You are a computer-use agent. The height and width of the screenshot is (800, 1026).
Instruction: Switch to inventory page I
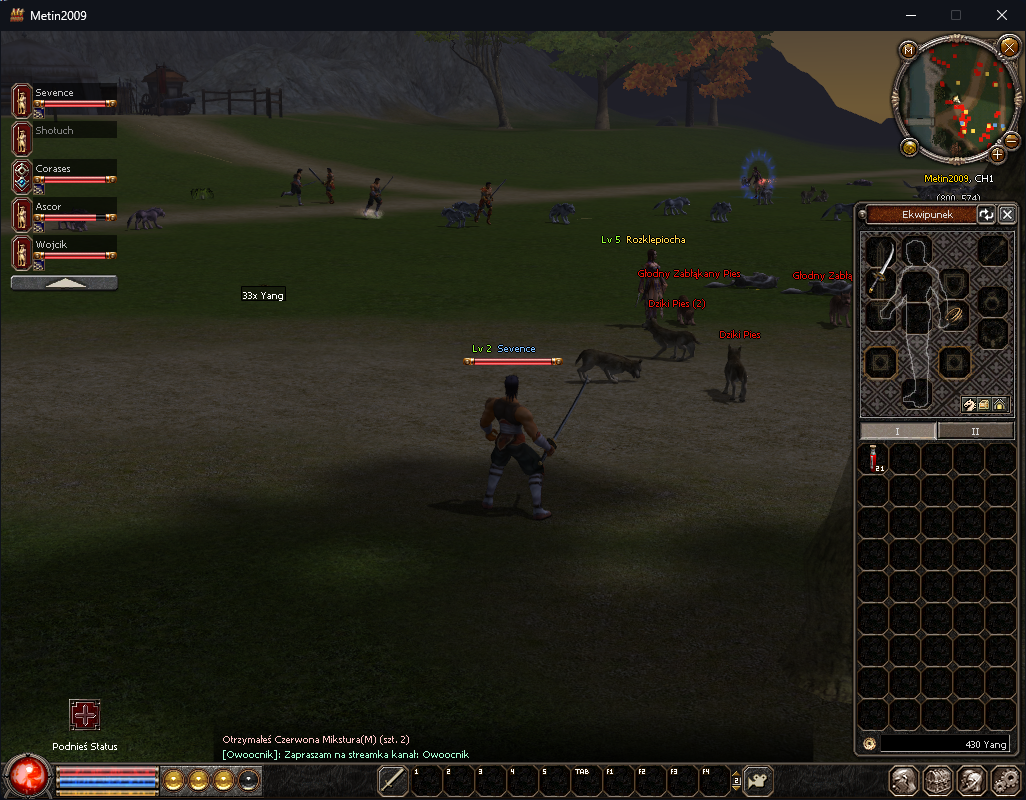coord(898,431)
